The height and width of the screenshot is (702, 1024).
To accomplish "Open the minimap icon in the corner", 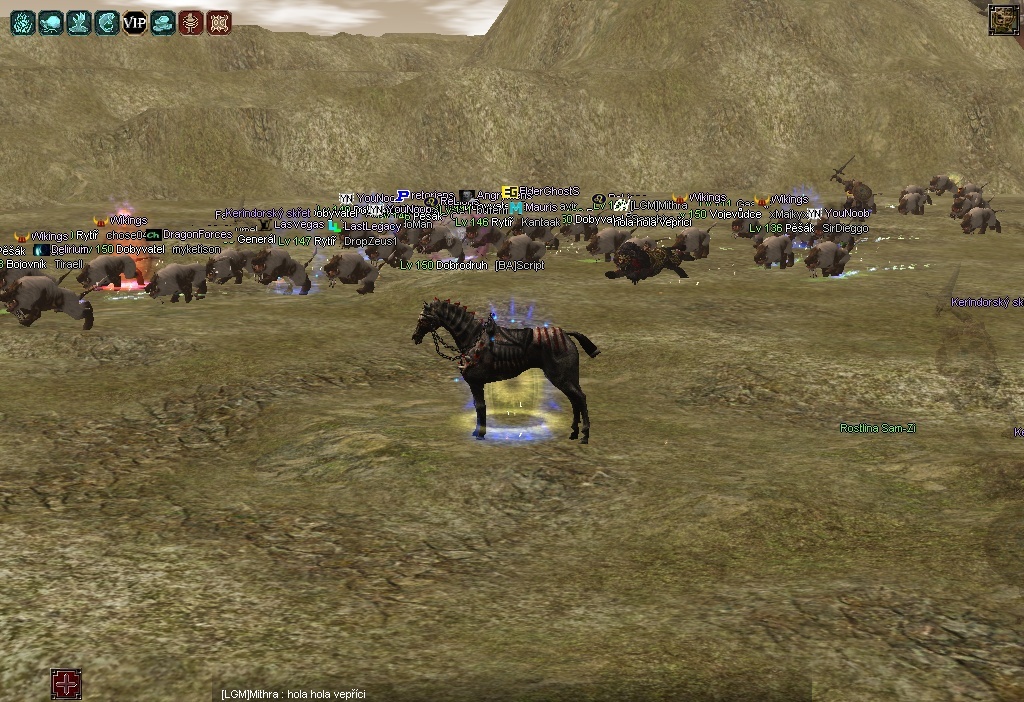I will [1003, 20].
